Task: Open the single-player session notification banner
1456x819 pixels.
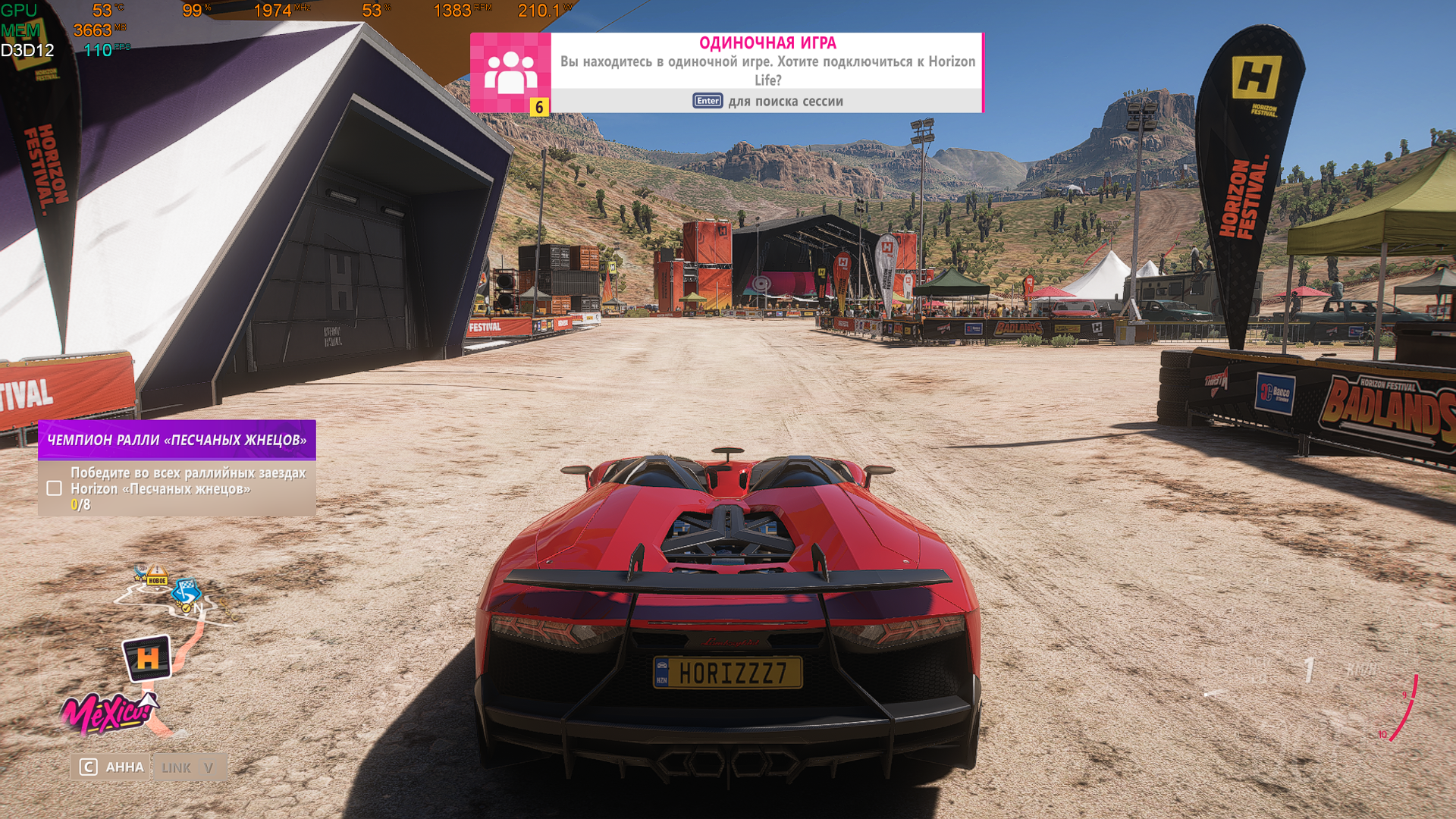Action: click(x=767, y=72)
